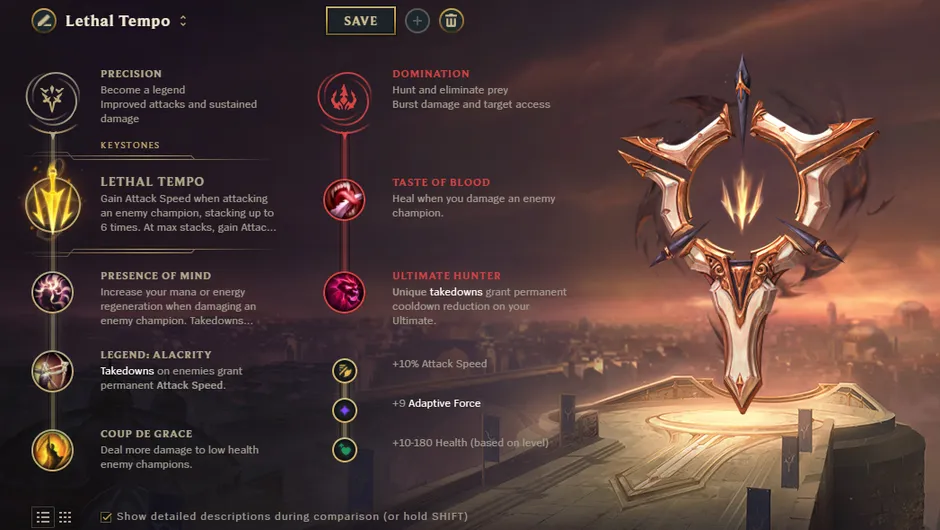This screenshot has height=530, width=940.
Task: Choose the Lethal Tempo keystone
Action: coord(52,200)
